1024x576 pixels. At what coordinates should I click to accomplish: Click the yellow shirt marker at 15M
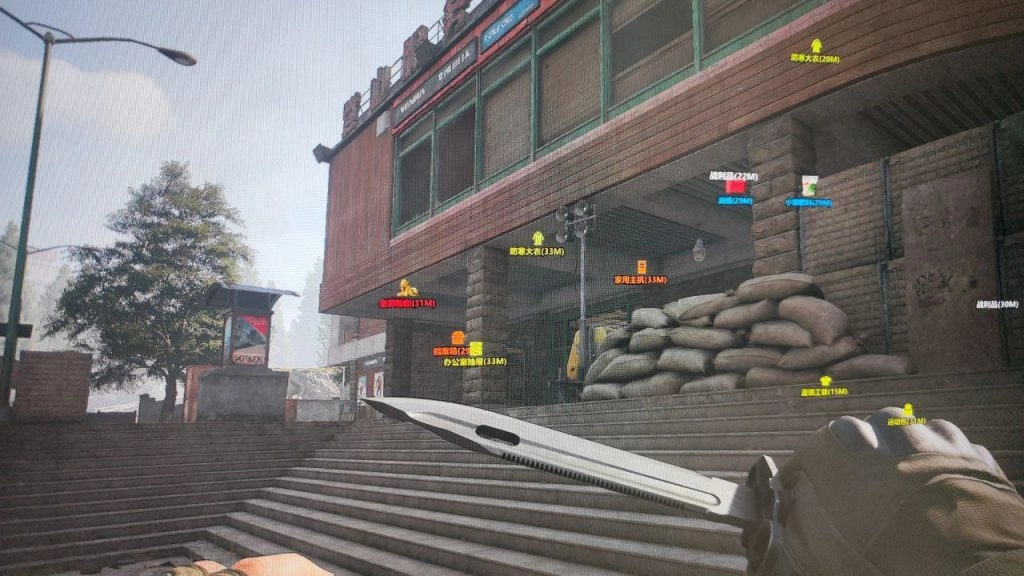(x=825, y=381)
